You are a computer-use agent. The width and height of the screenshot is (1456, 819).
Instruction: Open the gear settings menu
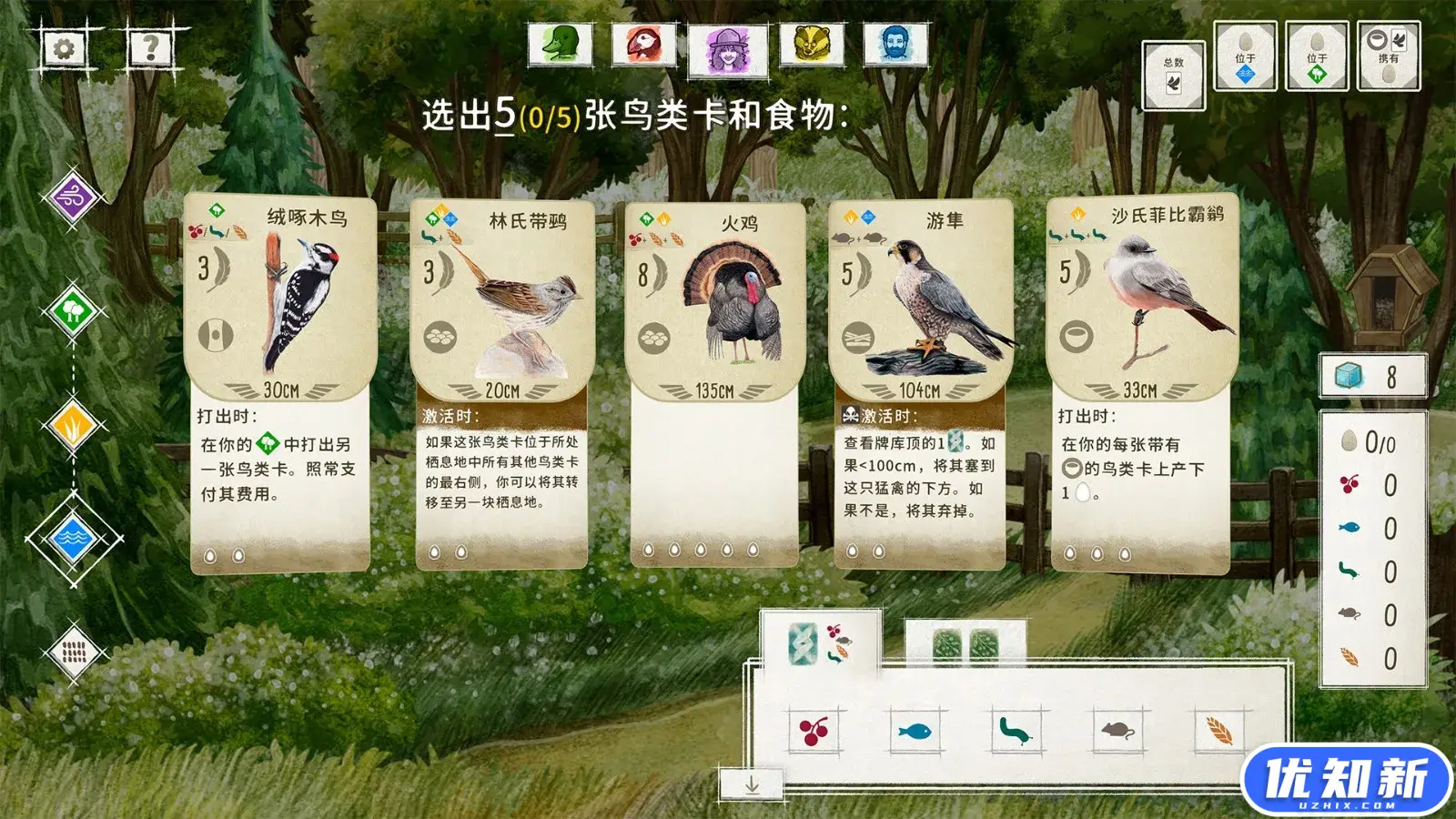(x=64, y=48)
